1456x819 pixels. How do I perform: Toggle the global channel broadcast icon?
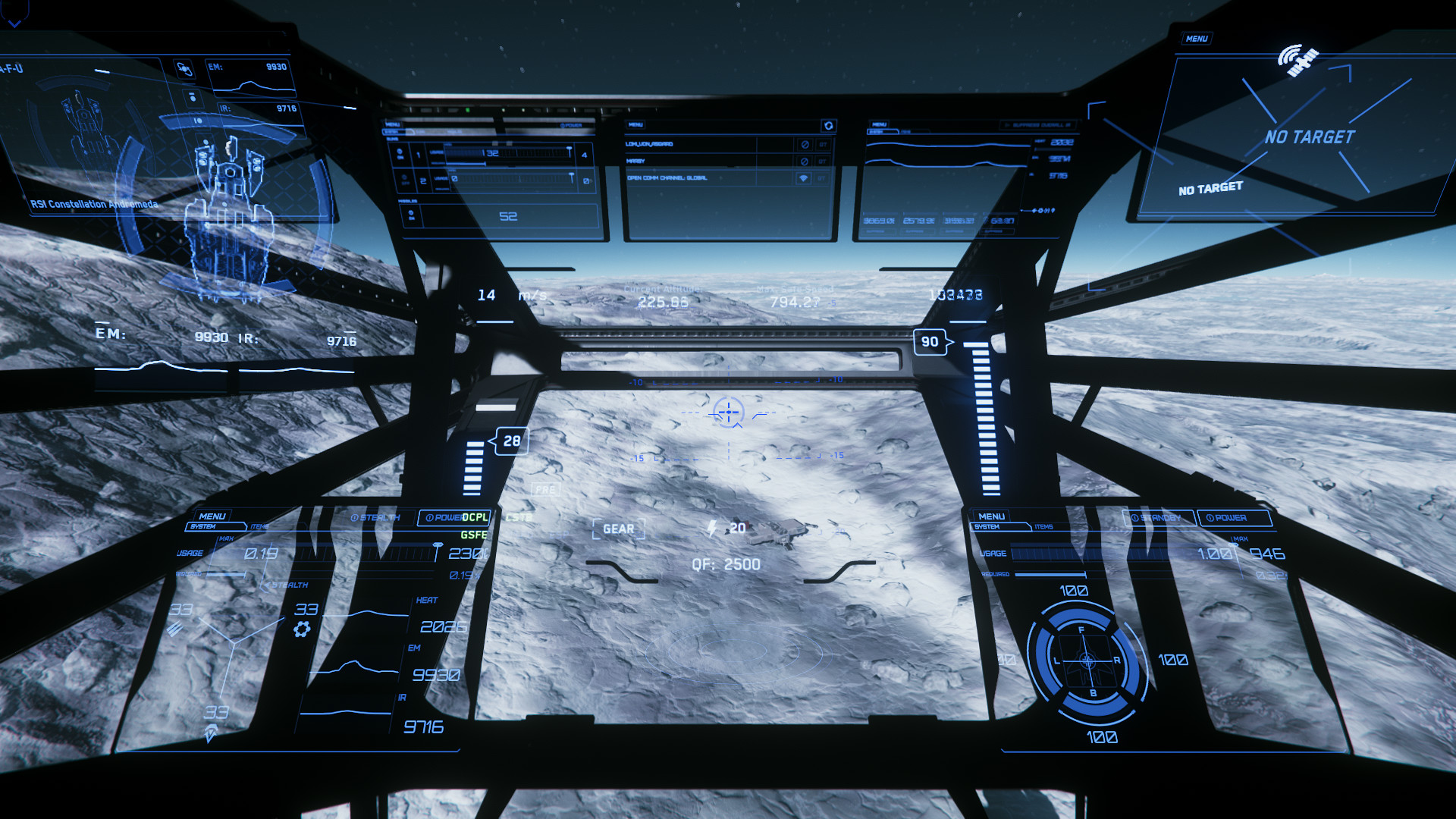(x=804, y=178)
